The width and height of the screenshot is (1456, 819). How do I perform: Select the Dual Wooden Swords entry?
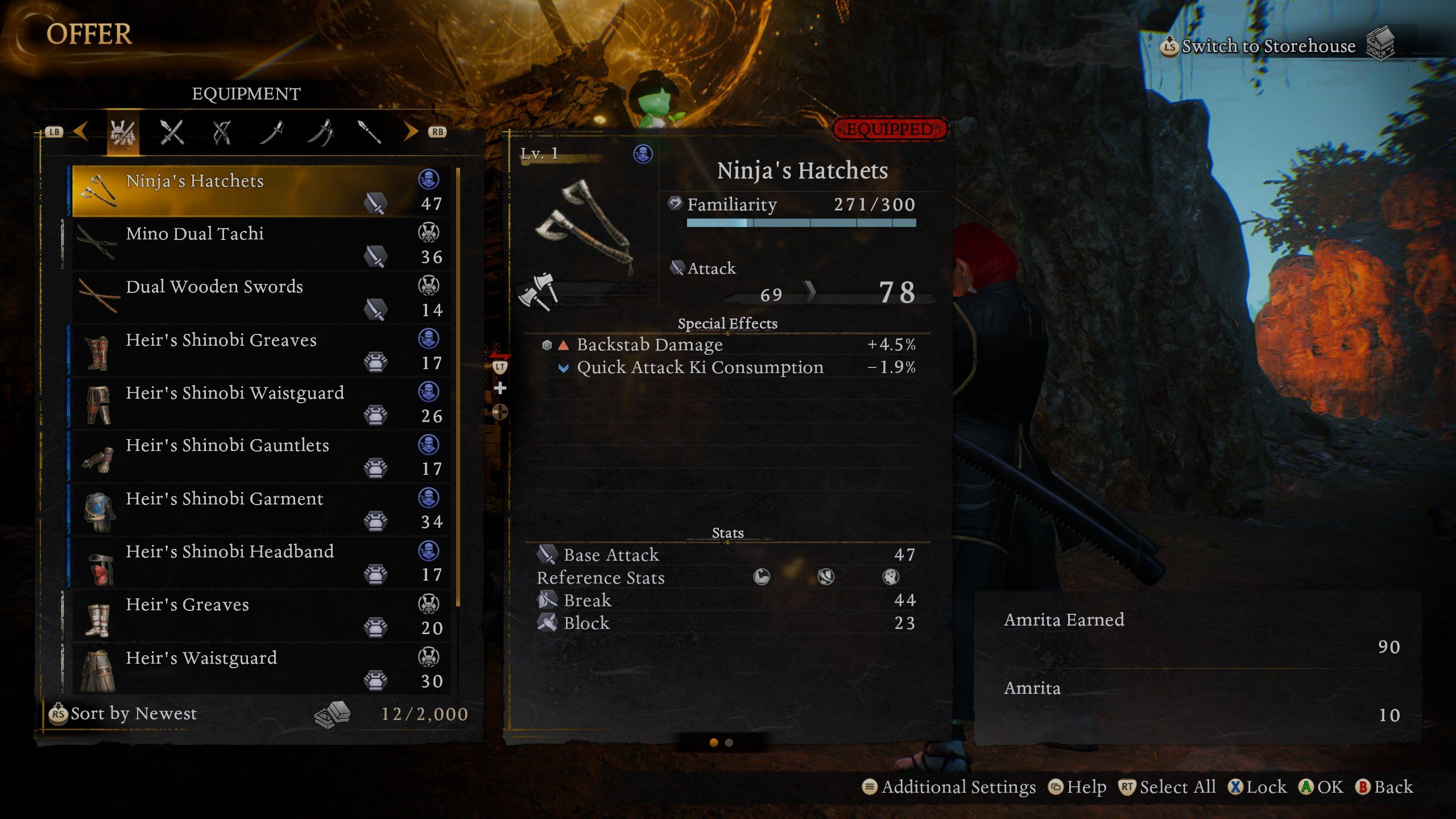coord(262,297)
